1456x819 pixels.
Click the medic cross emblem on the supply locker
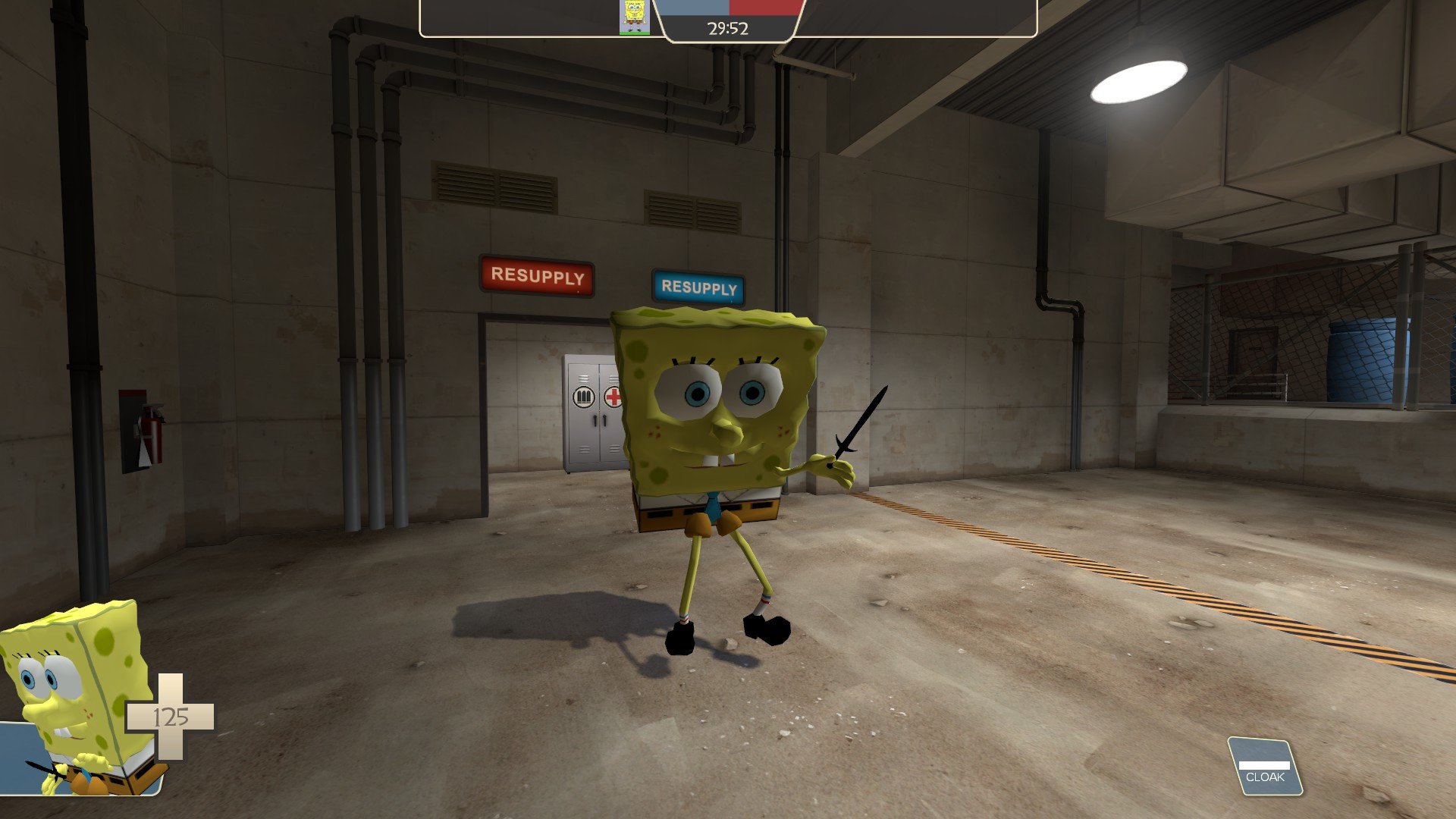pyautogui.click(x=611, y=397)
